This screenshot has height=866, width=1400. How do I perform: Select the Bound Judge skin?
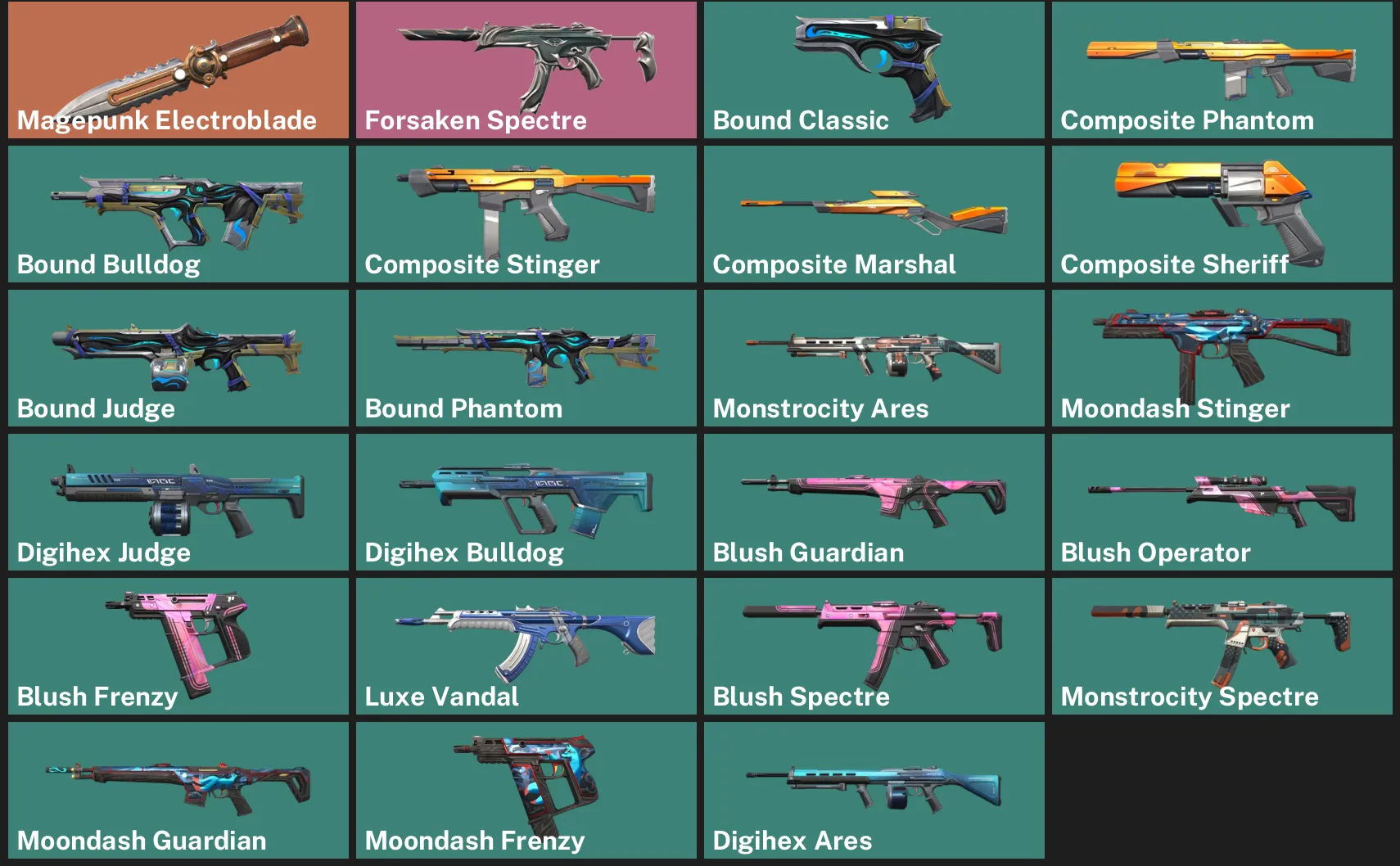click(x=177, y=358)
